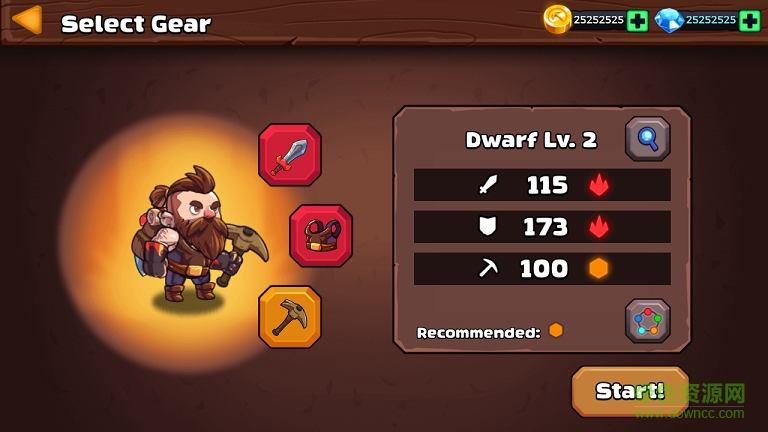Open the elemental wheel chart button
The width and height of the screenshot is (768, 432).
(x=647, y=321)
